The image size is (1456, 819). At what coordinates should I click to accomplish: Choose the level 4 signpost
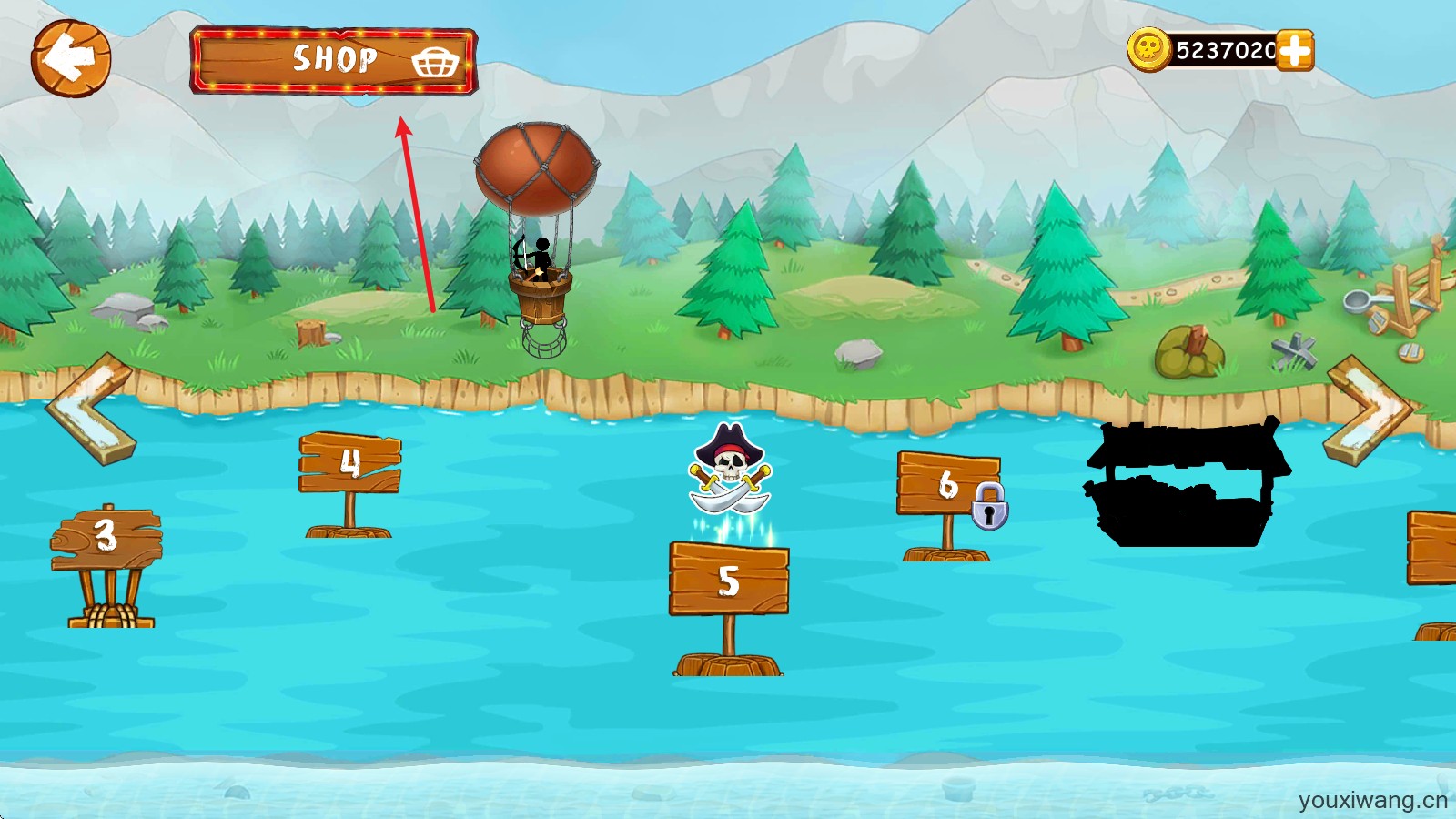point(350,463)
